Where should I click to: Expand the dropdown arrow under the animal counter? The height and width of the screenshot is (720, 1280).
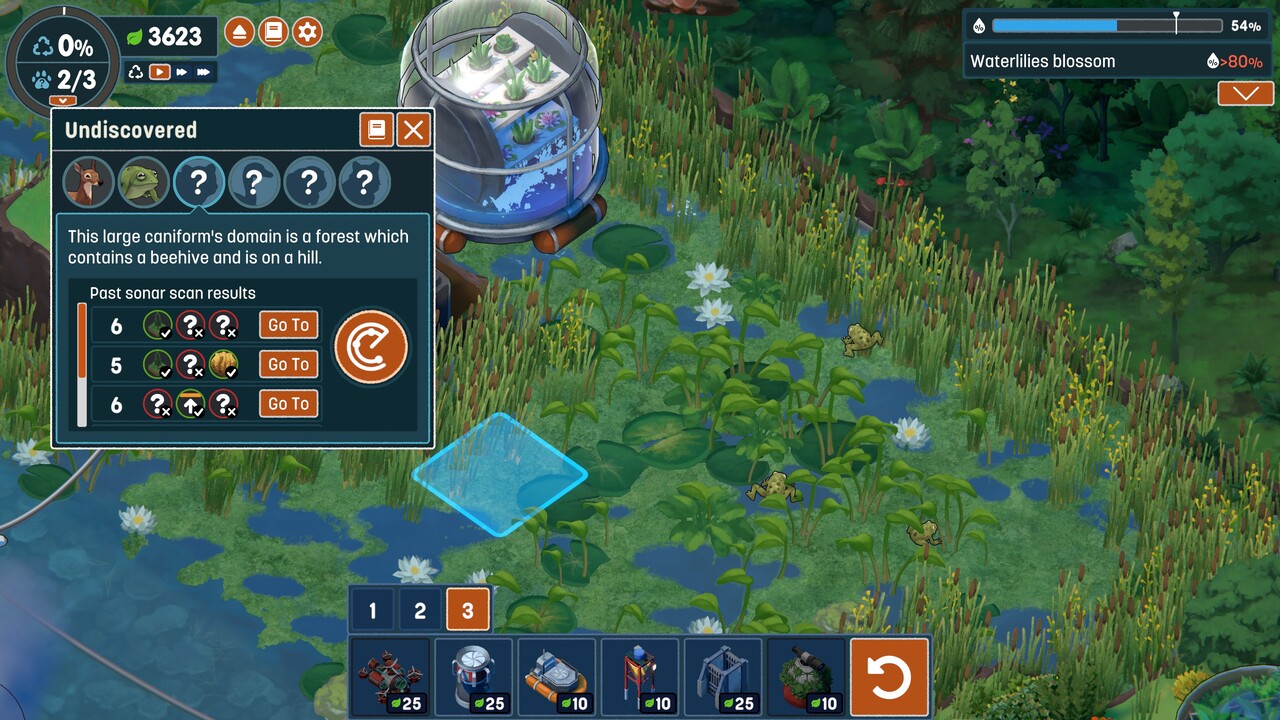click(x=63, y=101)
